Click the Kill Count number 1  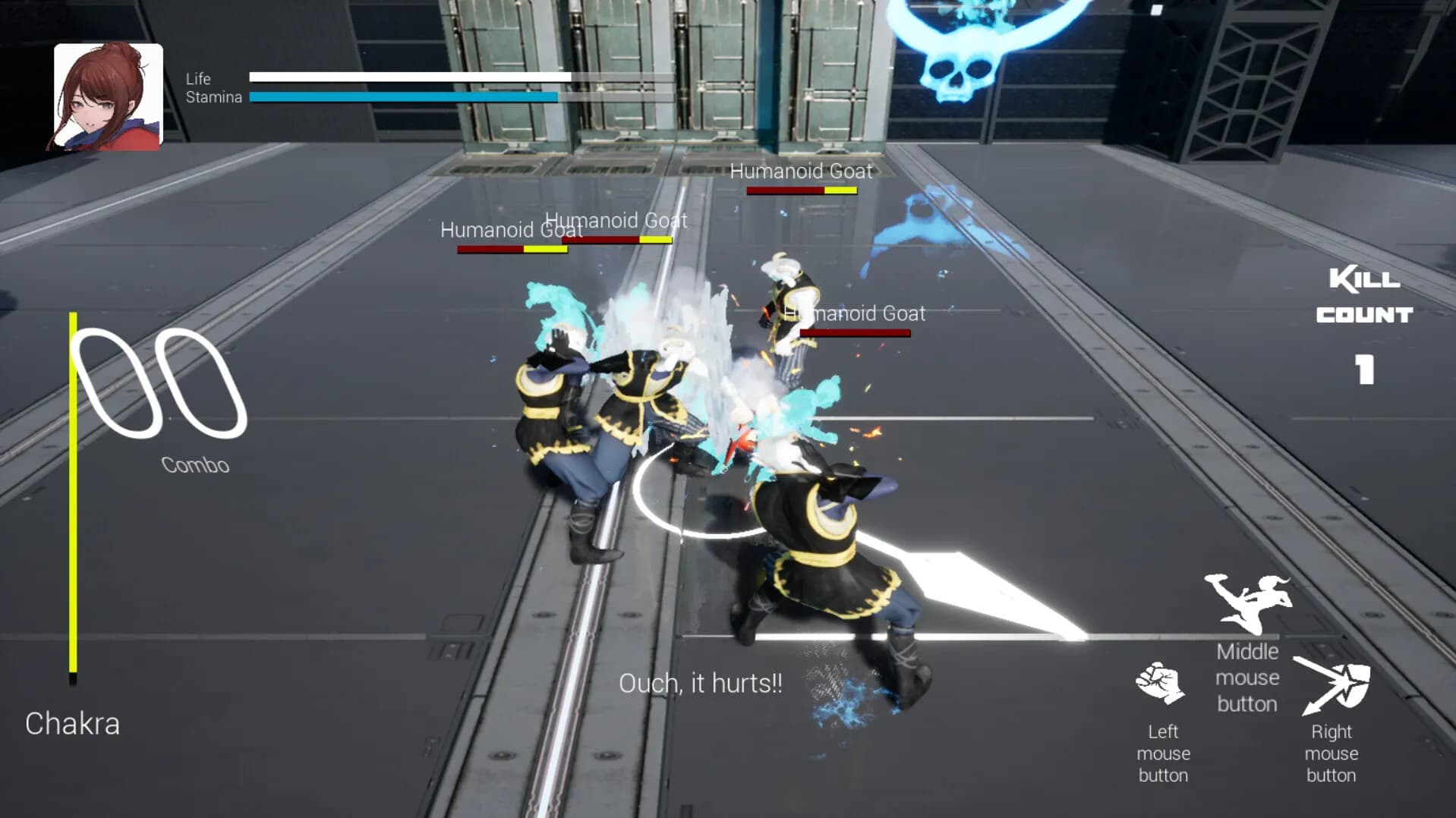coord(1364,370)
